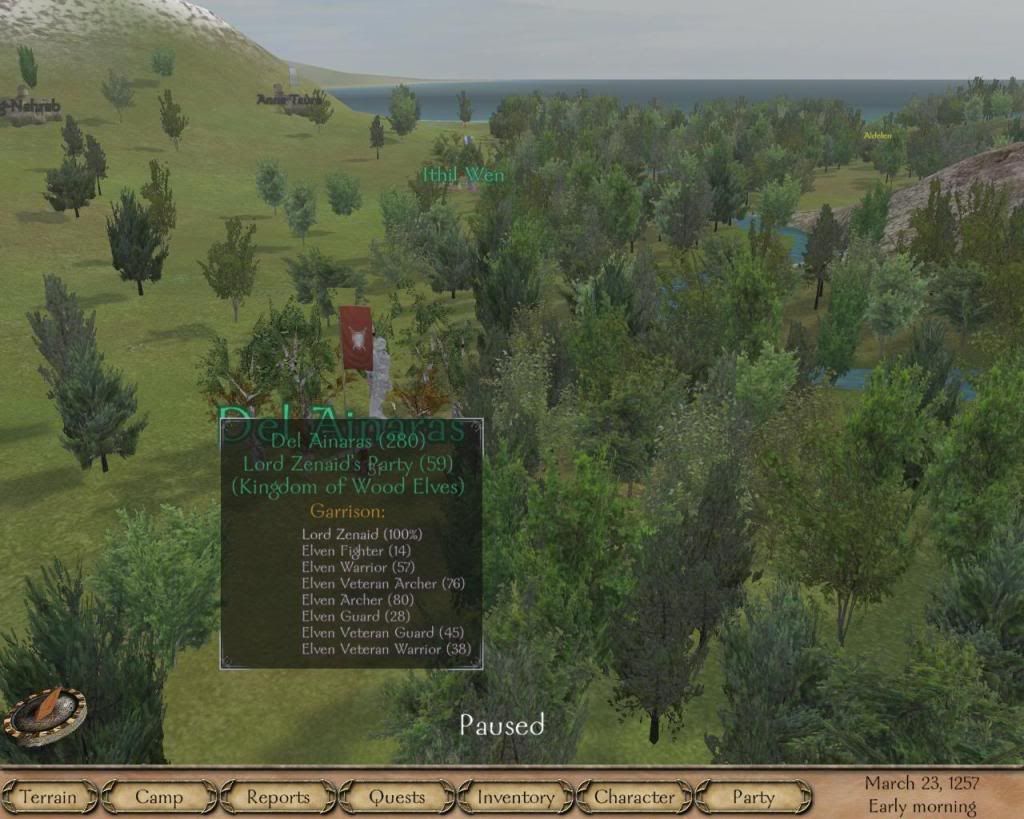1024x819 pixels.
Task: Open the Party screen
Action: (x=753, y=797)
